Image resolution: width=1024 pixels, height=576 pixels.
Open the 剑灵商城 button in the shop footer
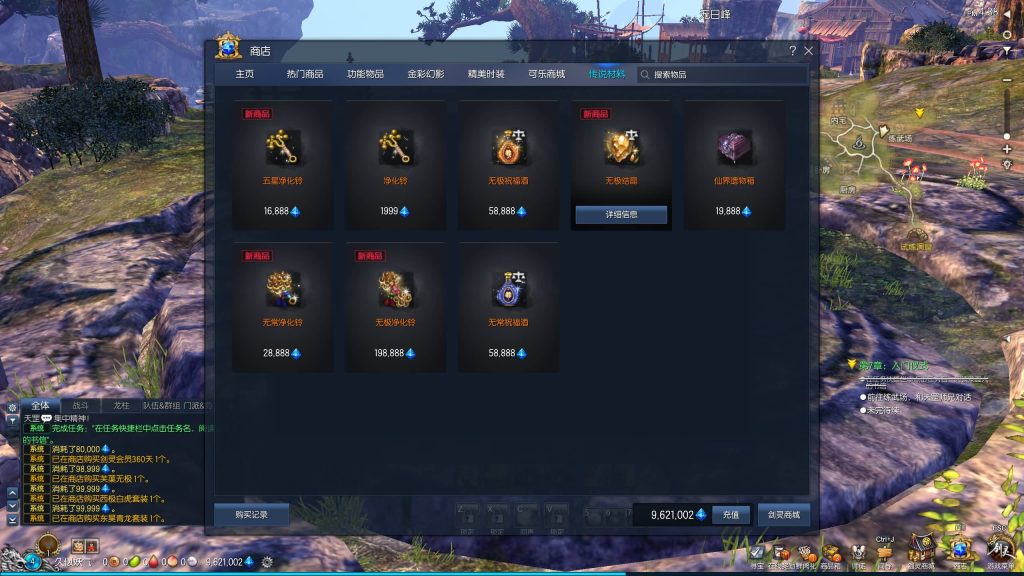(x=783, y=514)
